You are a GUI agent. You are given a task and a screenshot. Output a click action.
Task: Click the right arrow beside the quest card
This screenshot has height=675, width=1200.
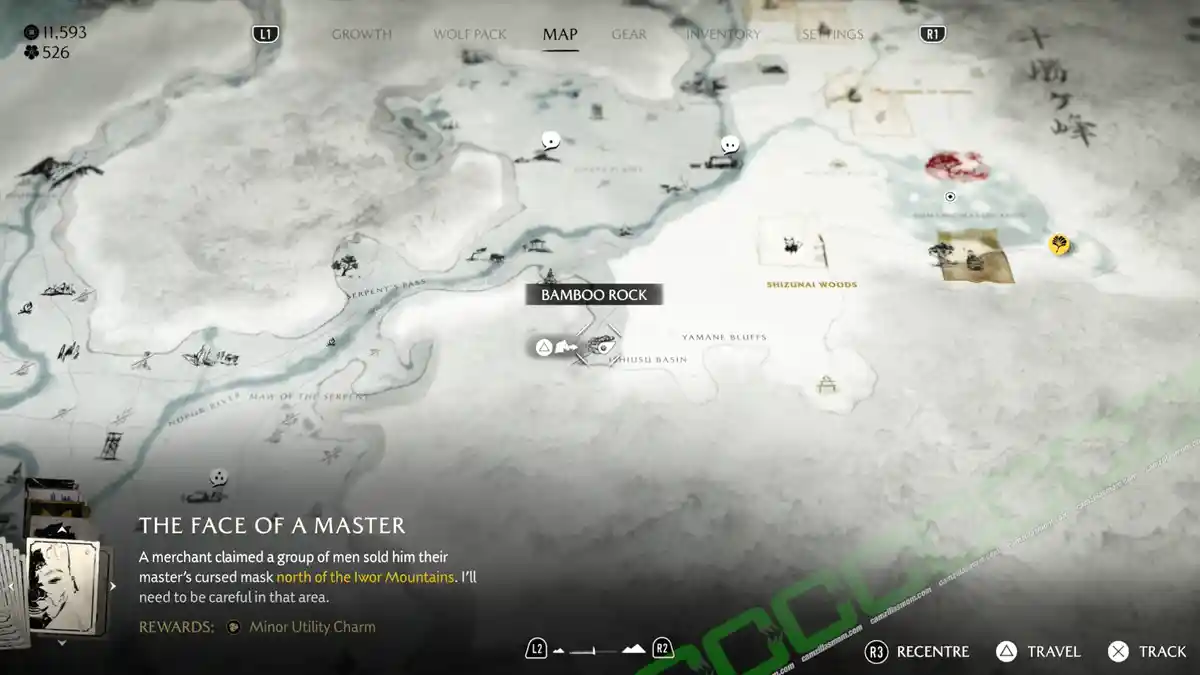(x=113, y=586)
